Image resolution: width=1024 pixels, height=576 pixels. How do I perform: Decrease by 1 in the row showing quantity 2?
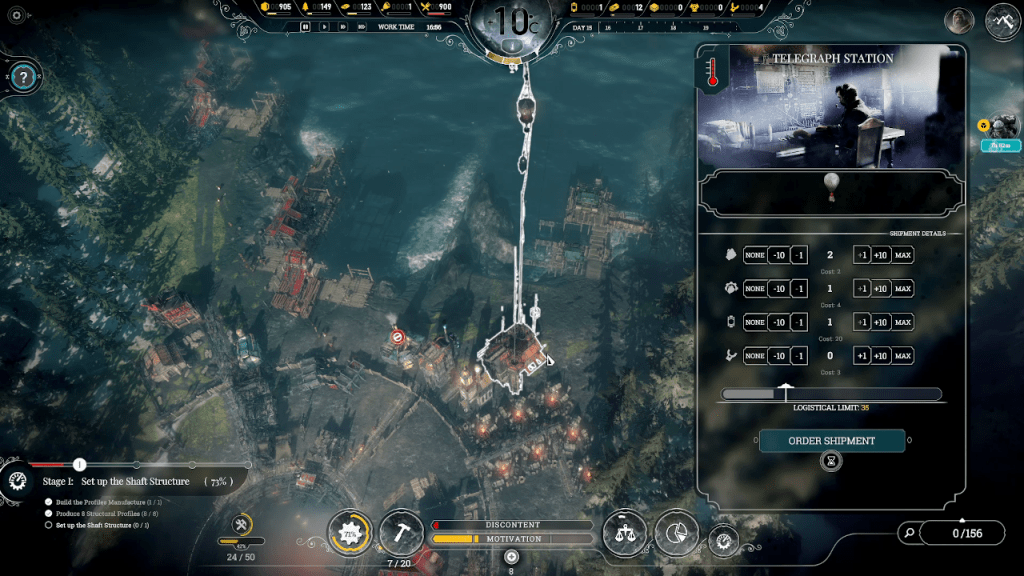pos(799,255)
